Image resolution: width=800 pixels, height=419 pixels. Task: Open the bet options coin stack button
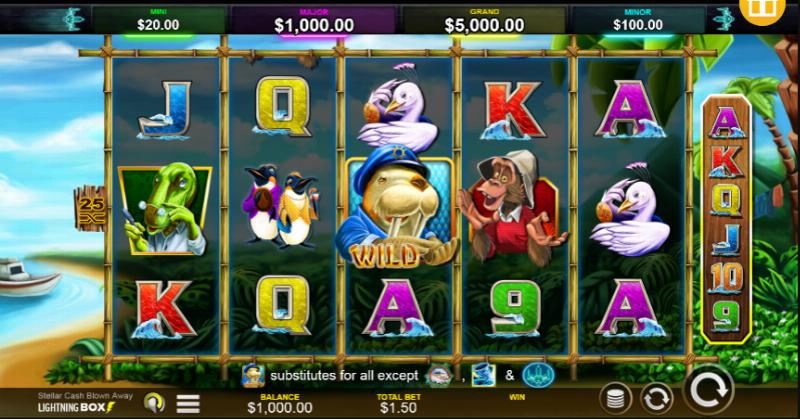click(x=614, y=397)
